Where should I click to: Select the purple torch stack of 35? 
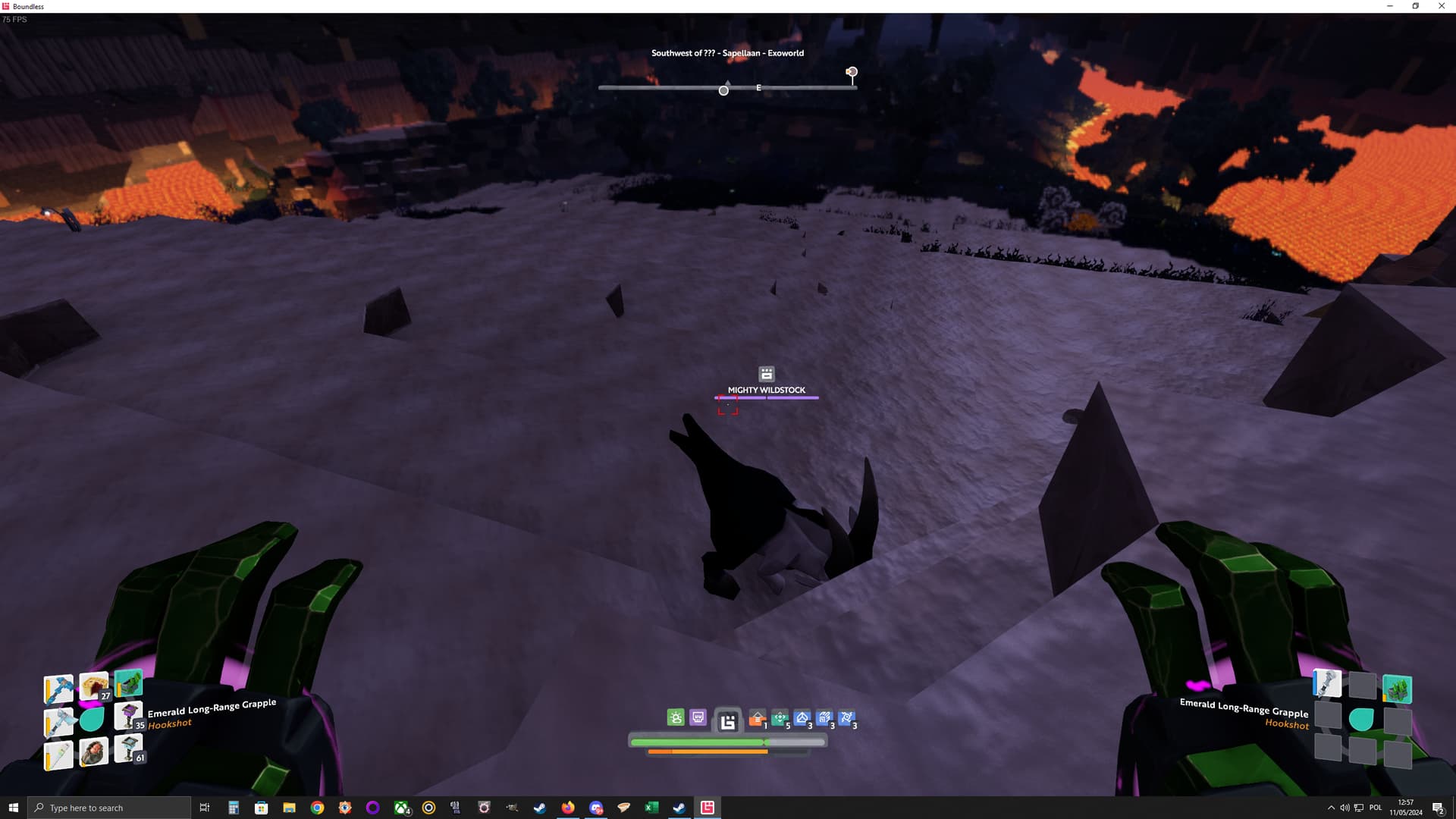pyautogui.click(x=127, y=716)
